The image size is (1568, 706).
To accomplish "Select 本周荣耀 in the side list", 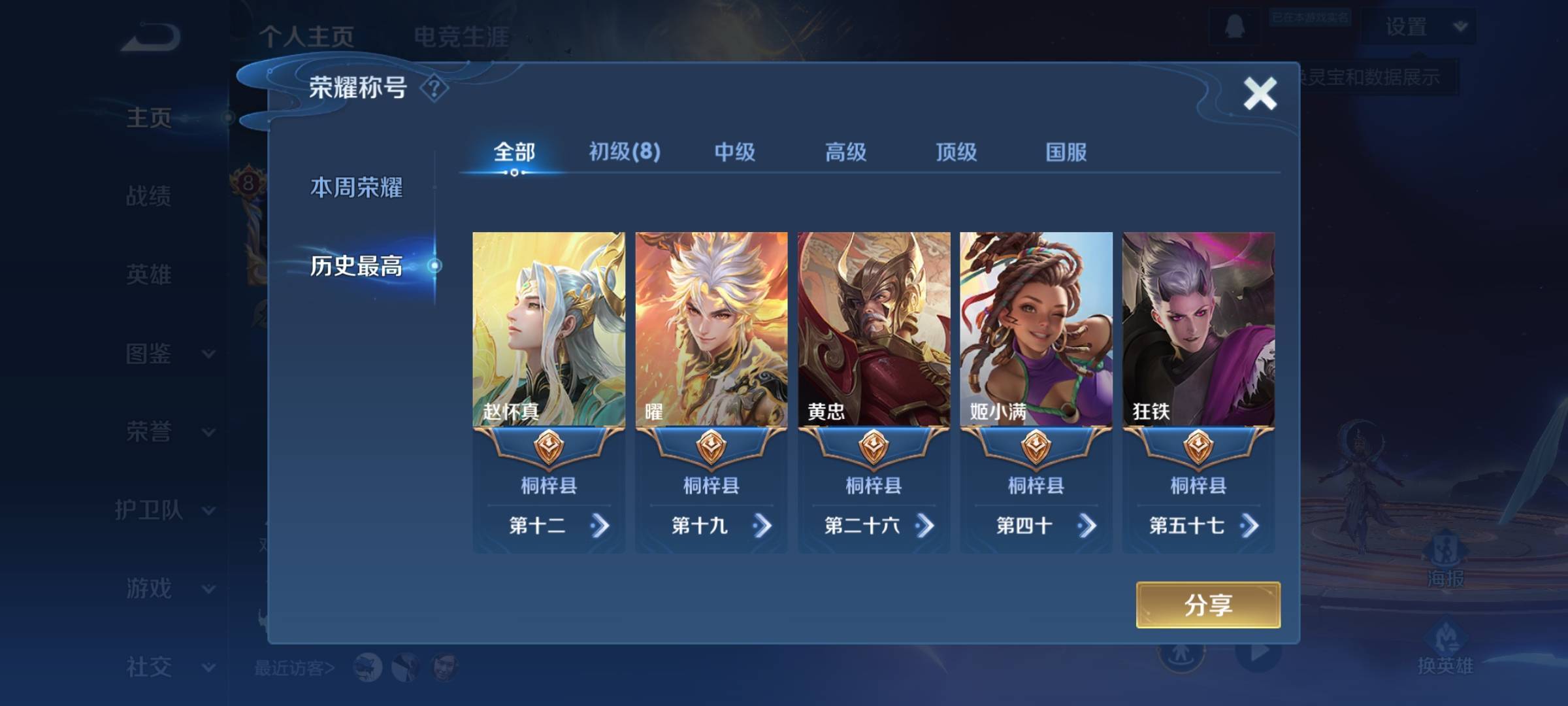I will [356, 188].
